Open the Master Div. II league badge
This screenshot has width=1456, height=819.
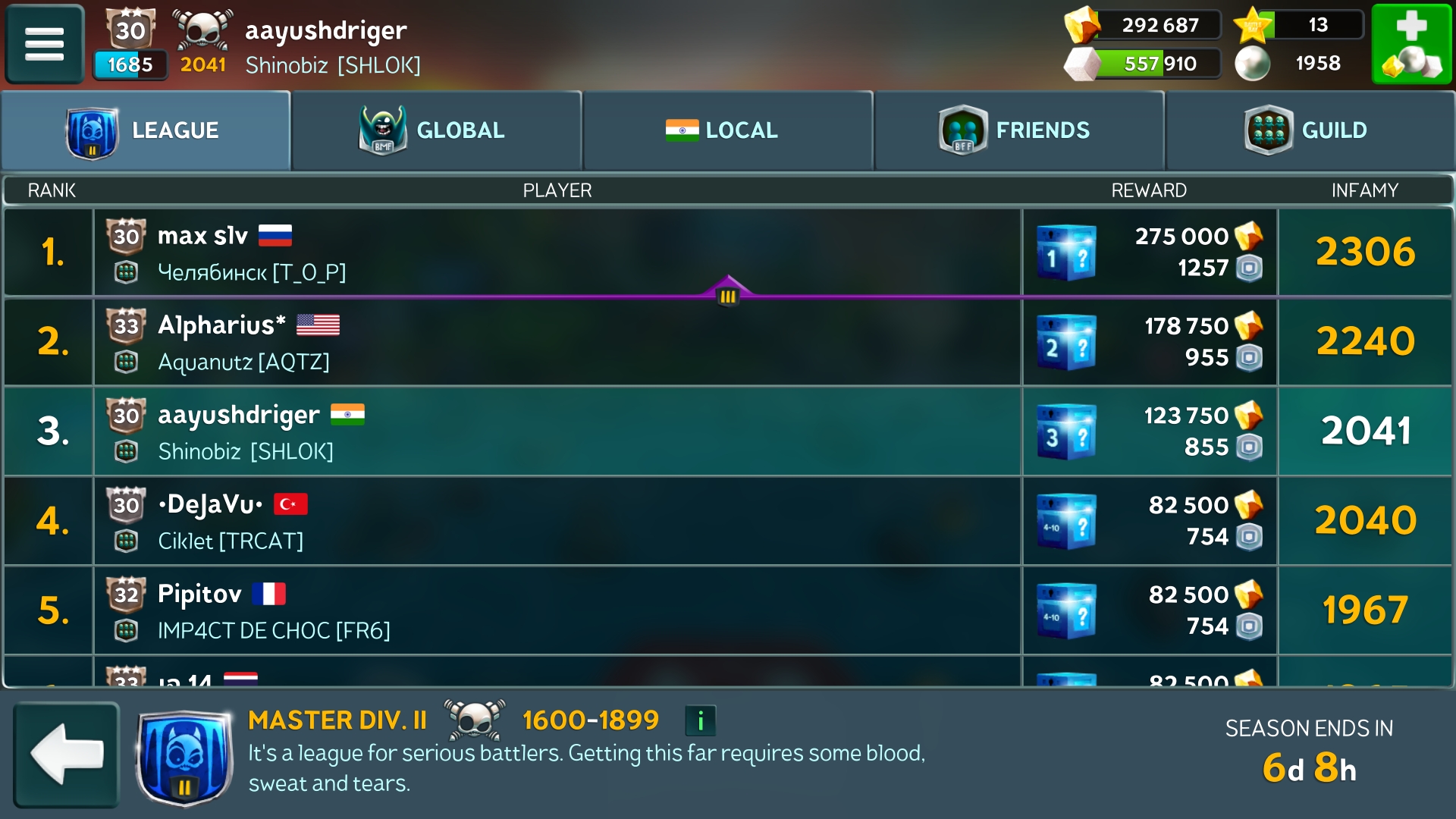tap(184, 756)
